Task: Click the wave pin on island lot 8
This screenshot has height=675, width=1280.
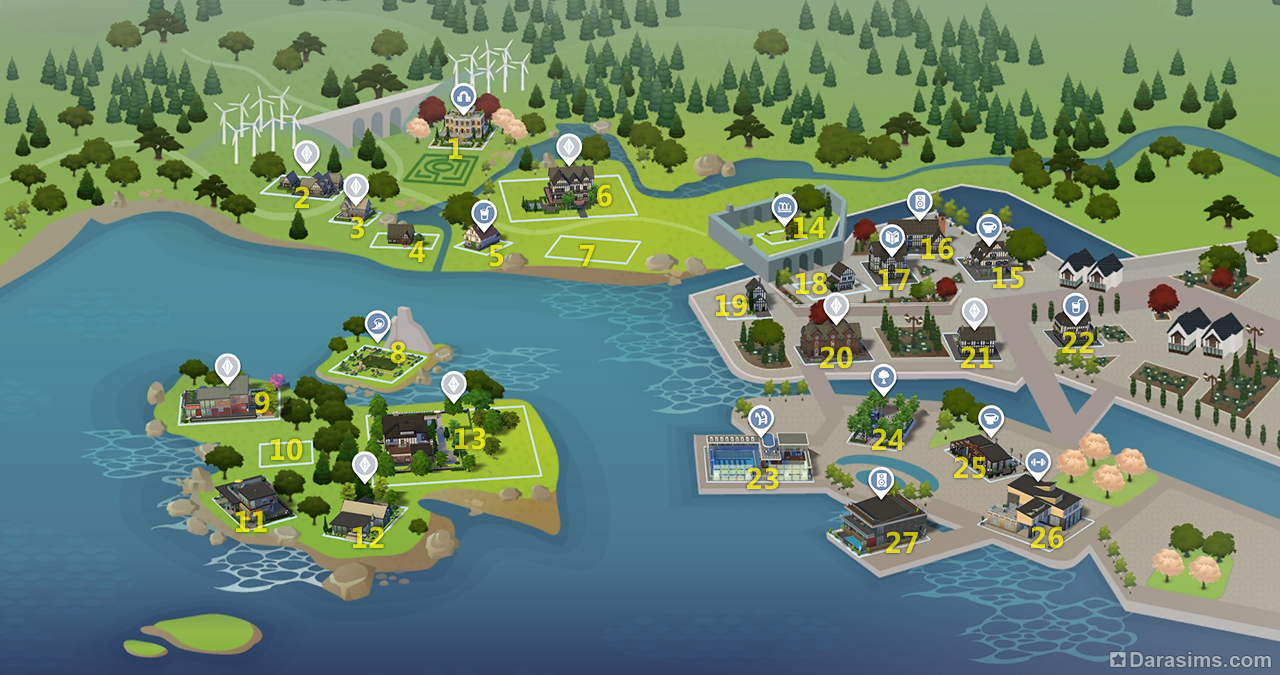Action: 378,323
